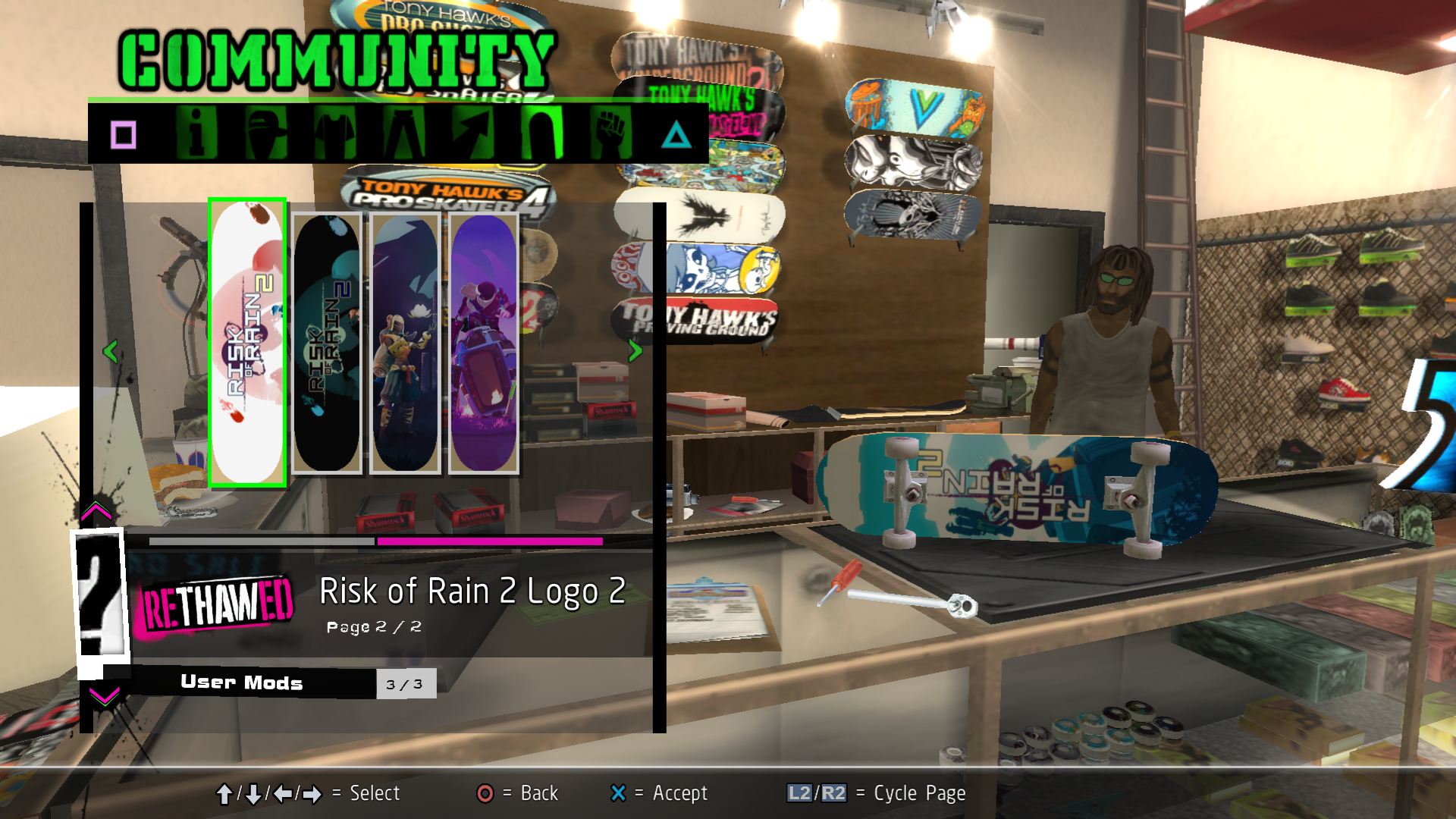
Task: Switch to the cap and head tab
Action: pyautogui.click(x=265, y=133)
